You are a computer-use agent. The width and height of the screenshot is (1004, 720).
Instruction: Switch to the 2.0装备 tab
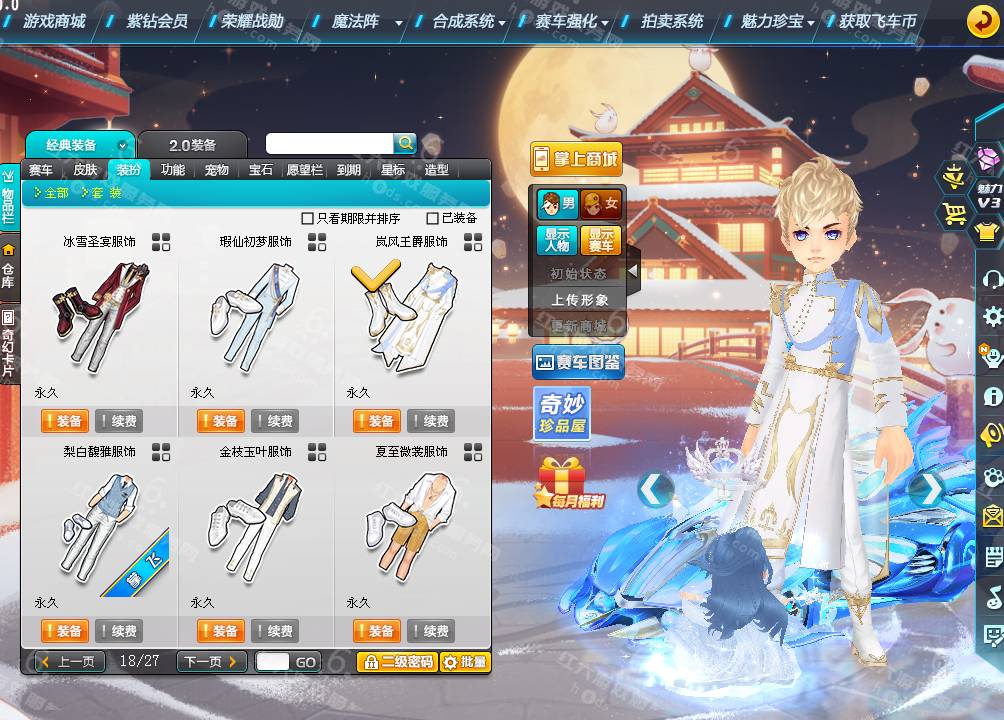point(192,144)
